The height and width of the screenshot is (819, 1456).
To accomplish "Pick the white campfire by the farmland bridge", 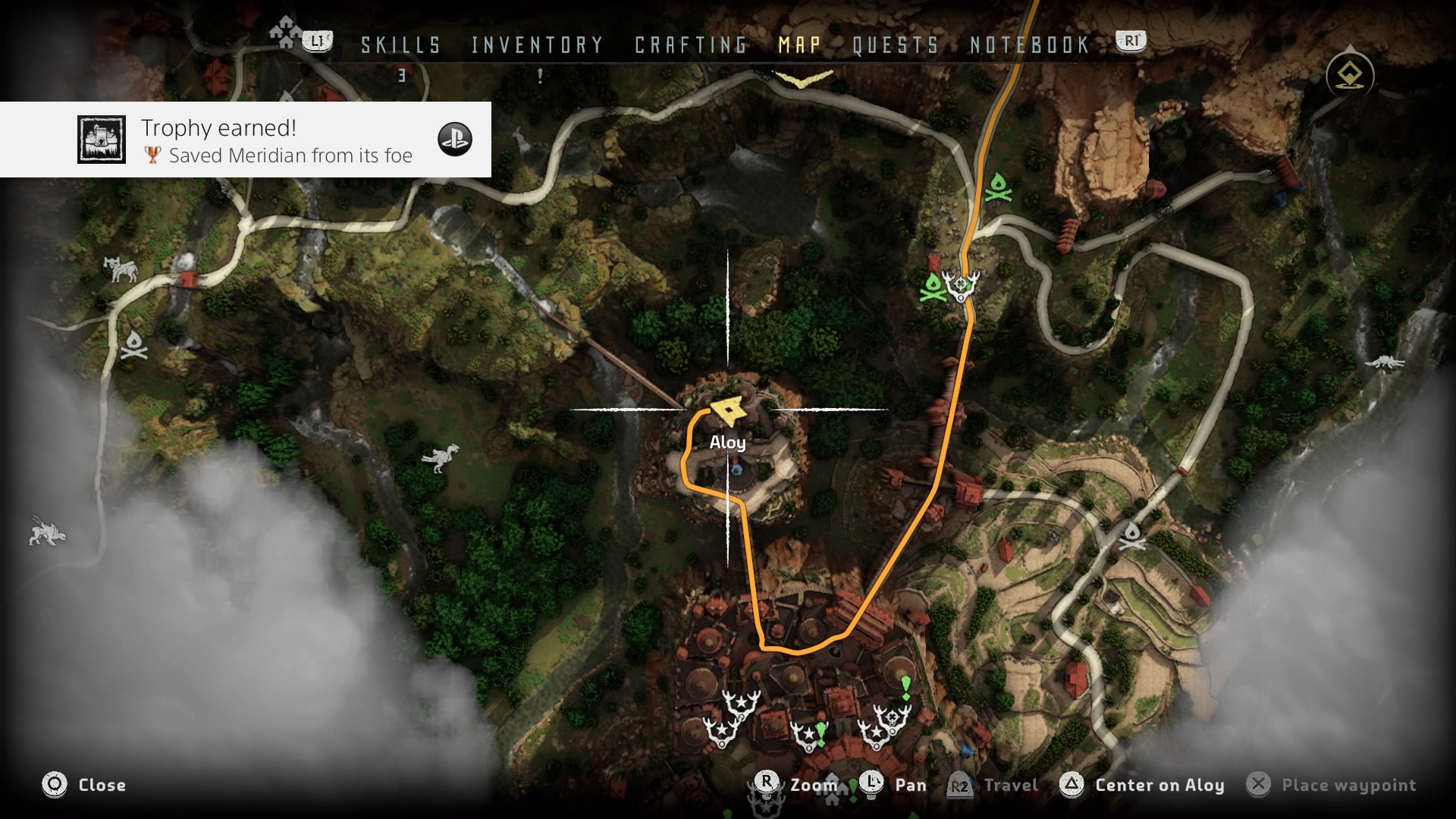I will pyautogui.click(x=1131, y=535).
